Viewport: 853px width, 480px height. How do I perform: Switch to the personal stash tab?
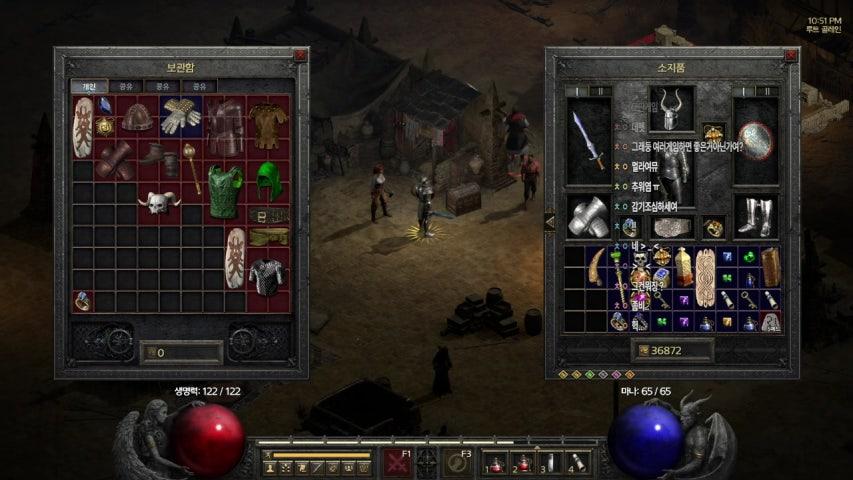pos(89,87)
